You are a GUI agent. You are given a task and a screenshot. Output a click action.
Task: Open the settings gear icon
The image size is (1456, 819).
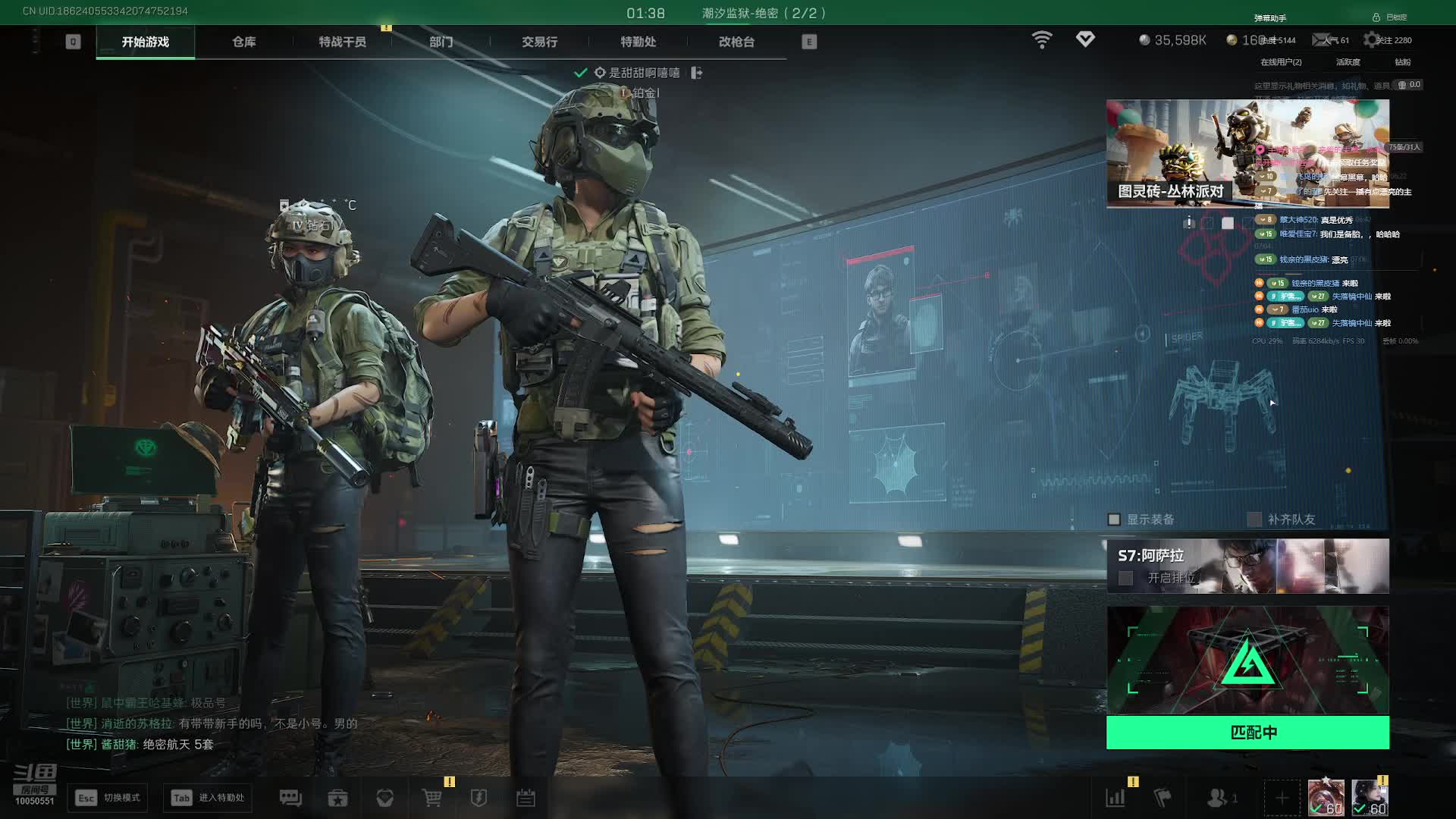(1371, 39)
